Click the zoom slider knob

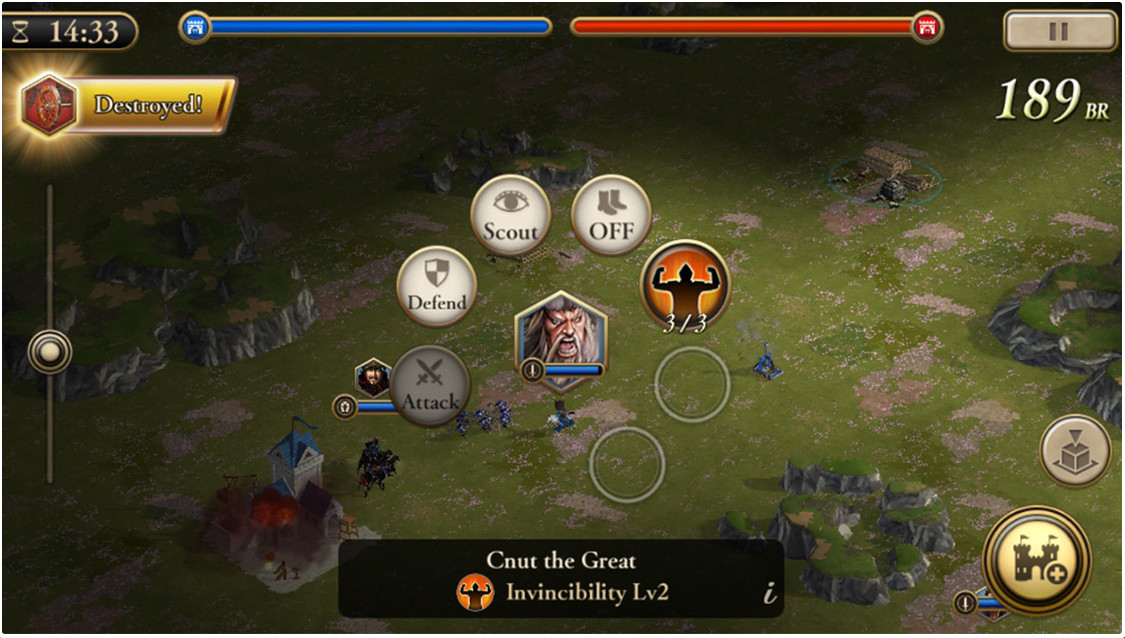[49, 352]
